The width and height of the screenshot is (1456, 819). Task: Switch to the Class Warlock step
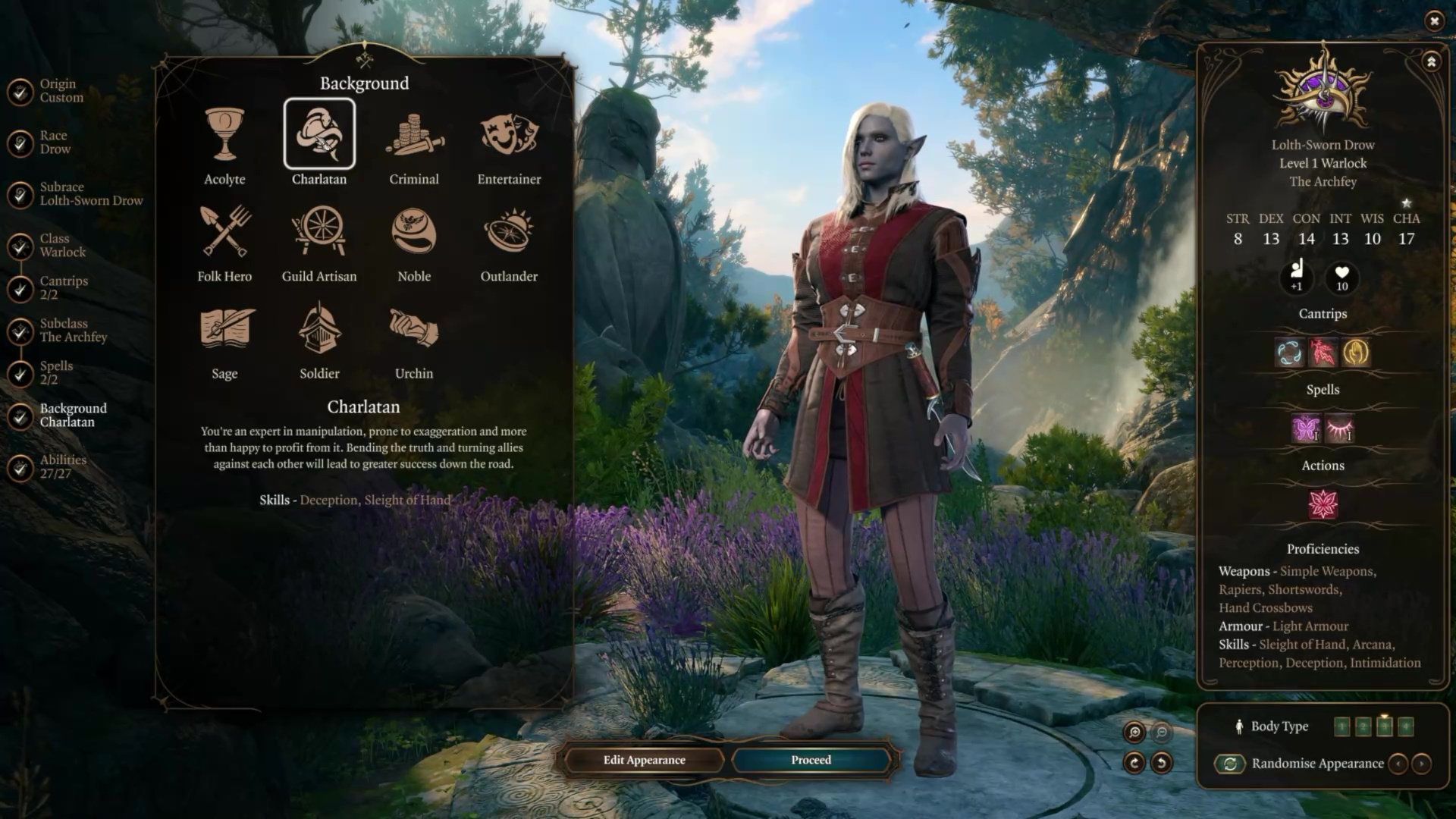click(61, 246)
